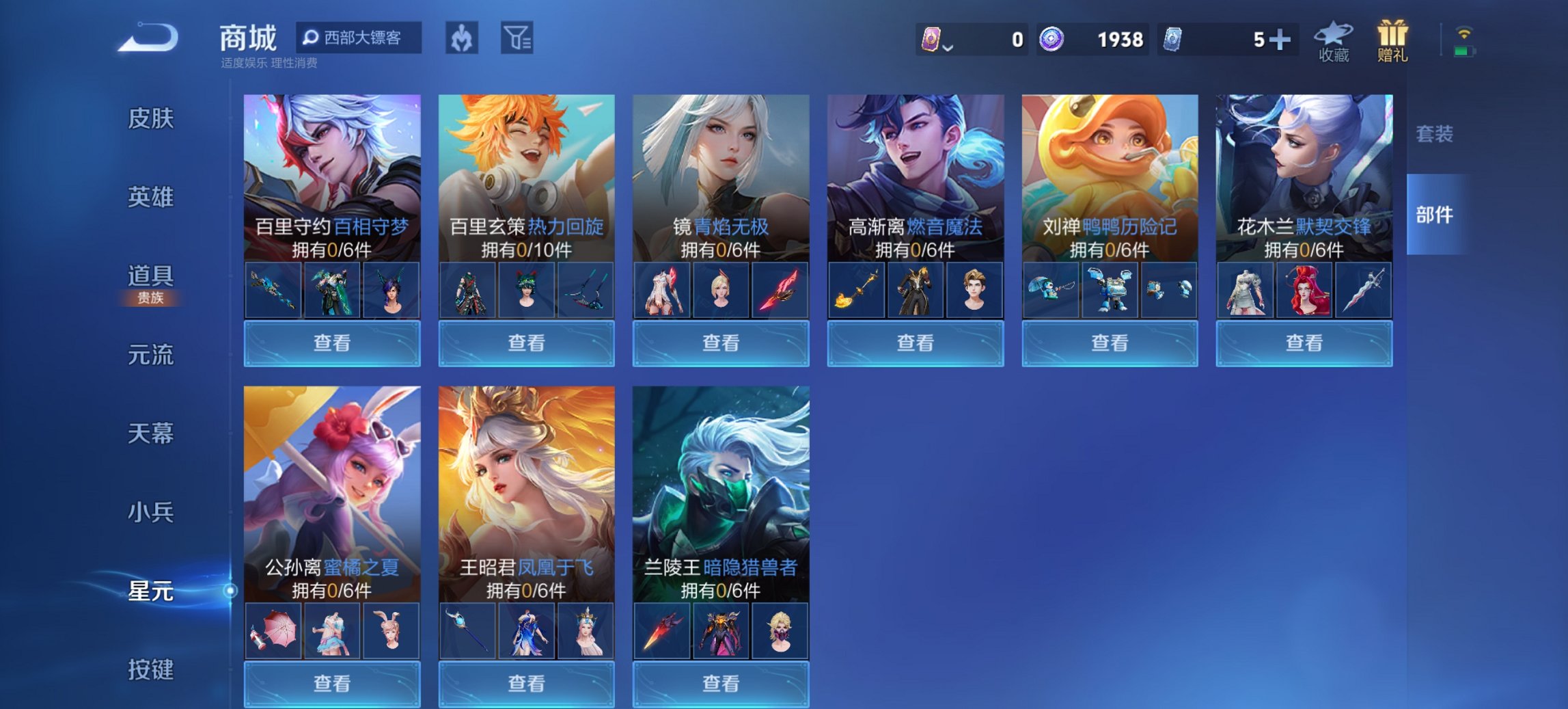Open the 西部大镖客 search field
The height and width of the screenshot is (709, 1568).
pyautogui.click(x=358, y=39)
